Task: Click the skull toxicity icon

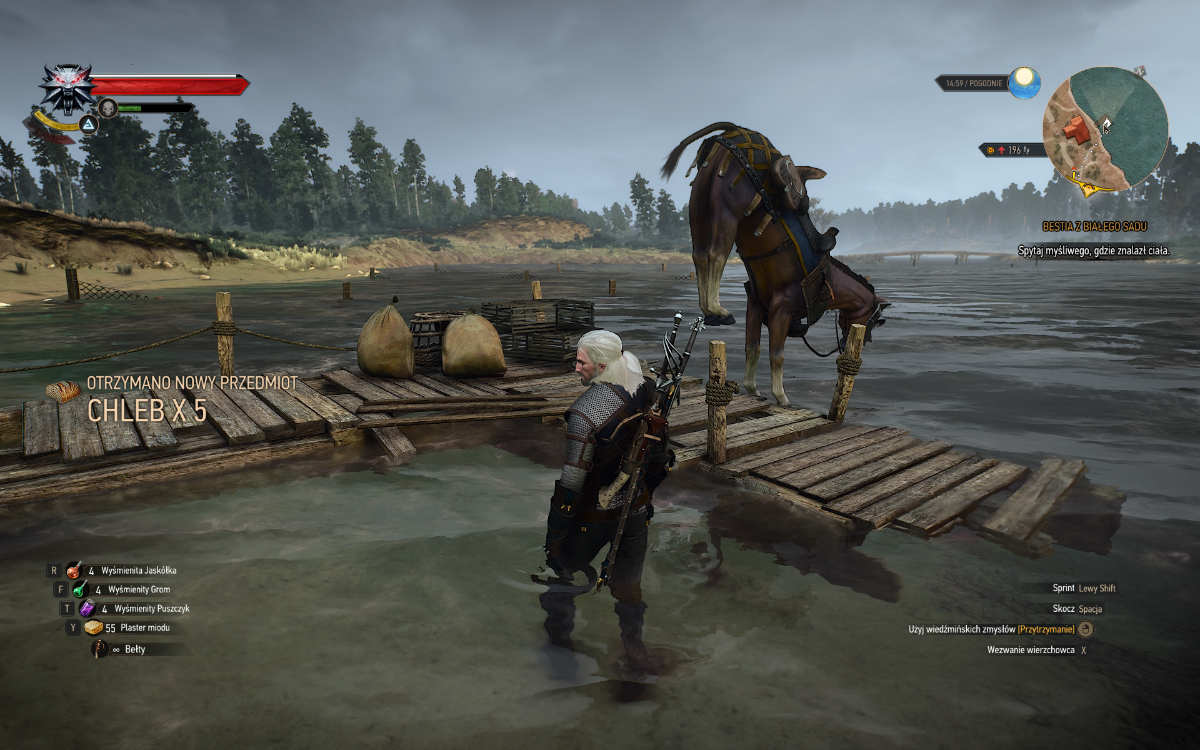Action: tap(108, 107)
